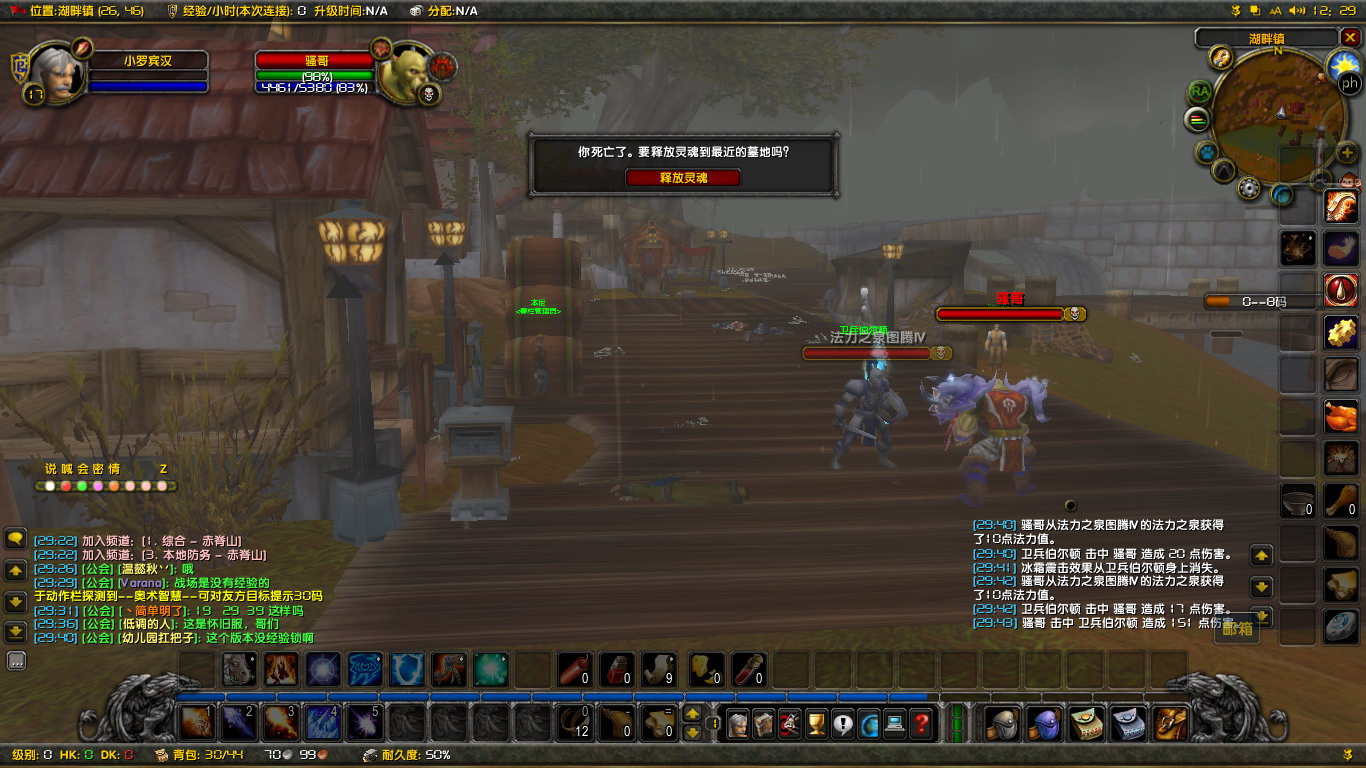The image size is (1366, 768).
Task: Open the achievements trophy icon
Action: click(x=814, y=723)
